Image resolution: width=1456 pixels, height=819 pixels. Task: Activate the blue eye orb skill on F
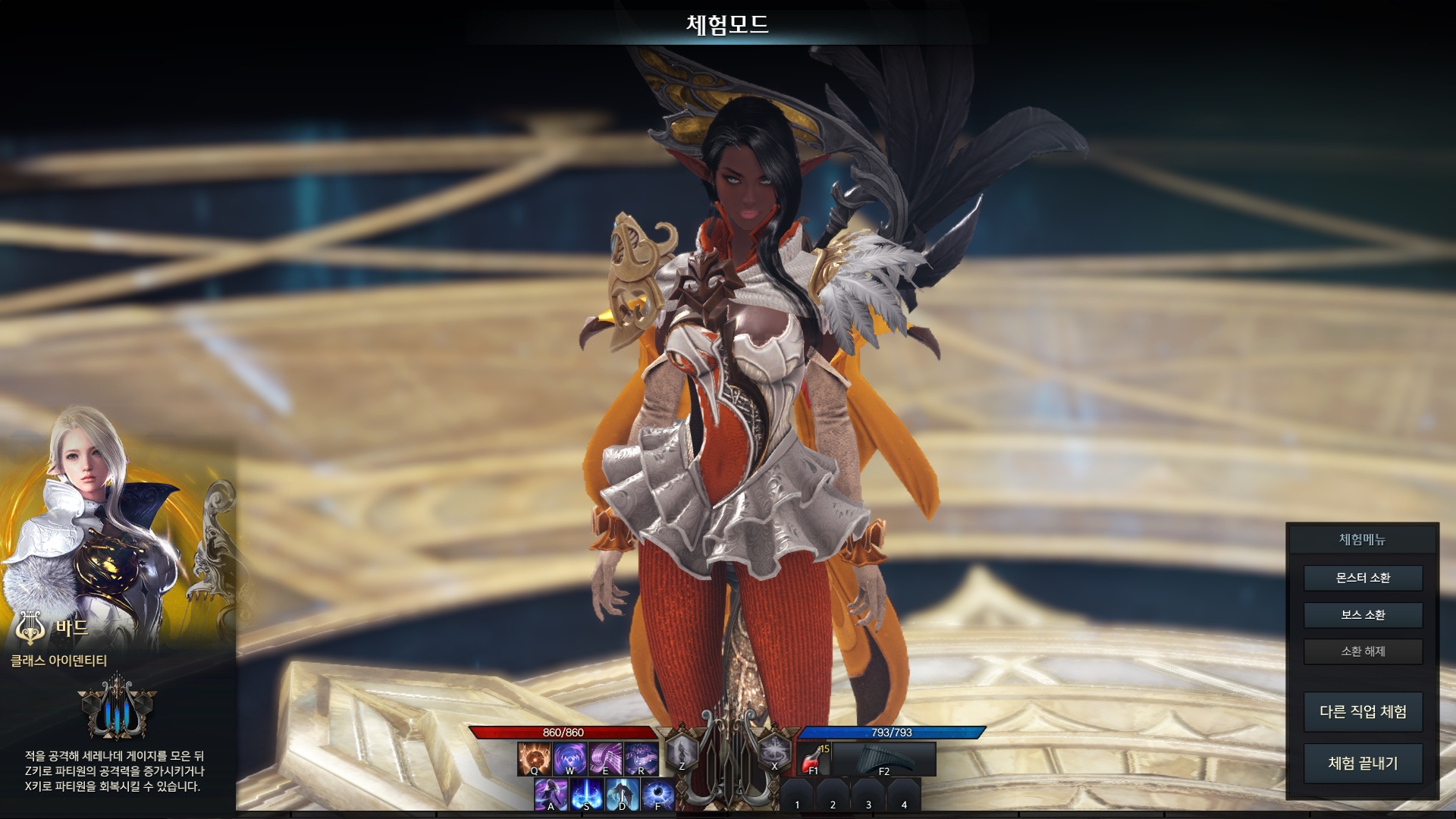[658, 795]
